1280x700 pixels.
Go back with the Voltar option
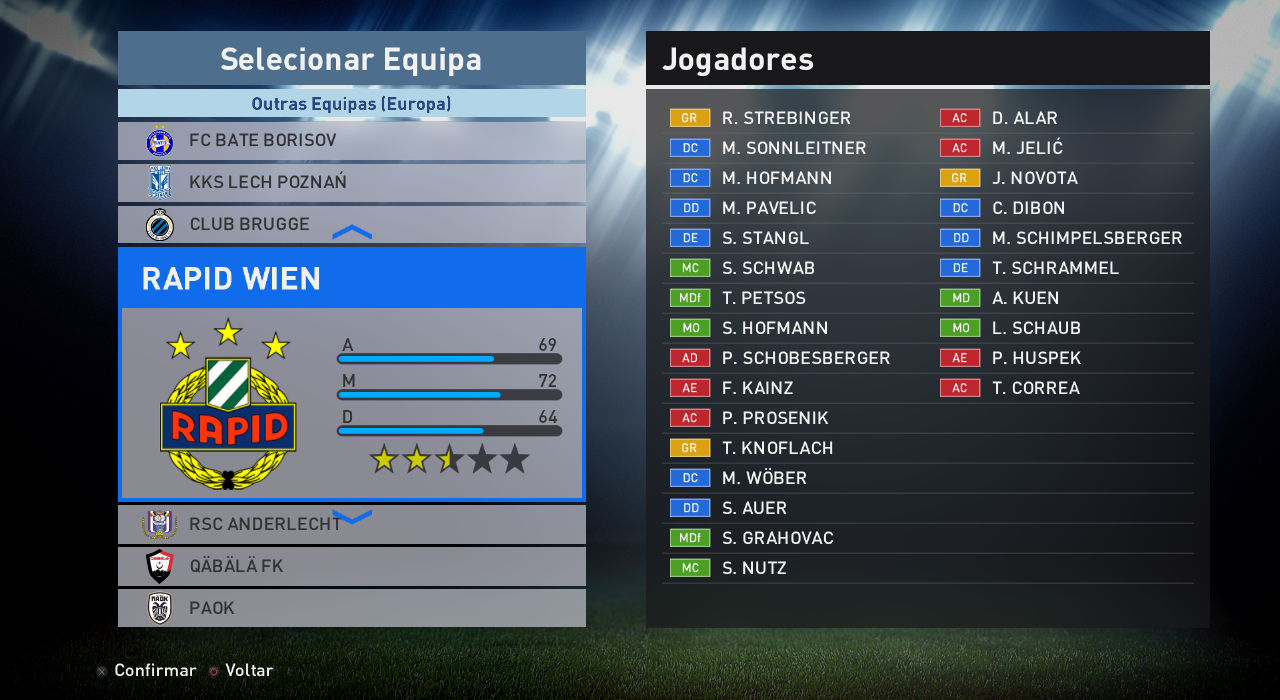pos(248,670)
